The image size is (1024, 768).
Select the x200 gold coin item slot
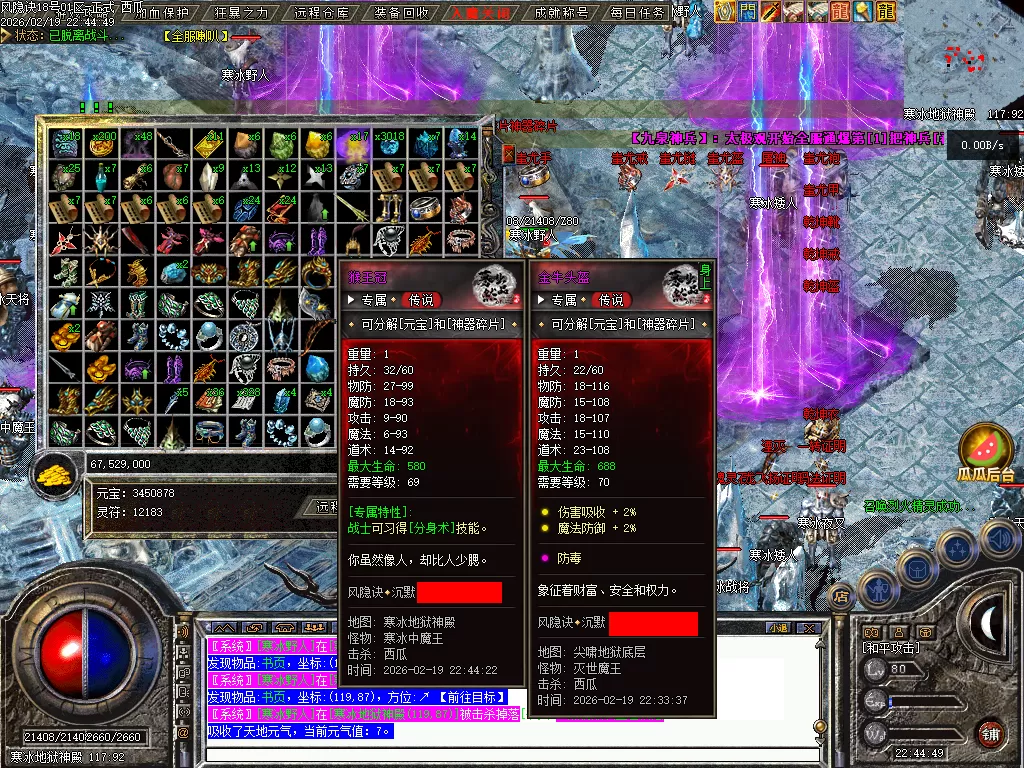[102, 143]
